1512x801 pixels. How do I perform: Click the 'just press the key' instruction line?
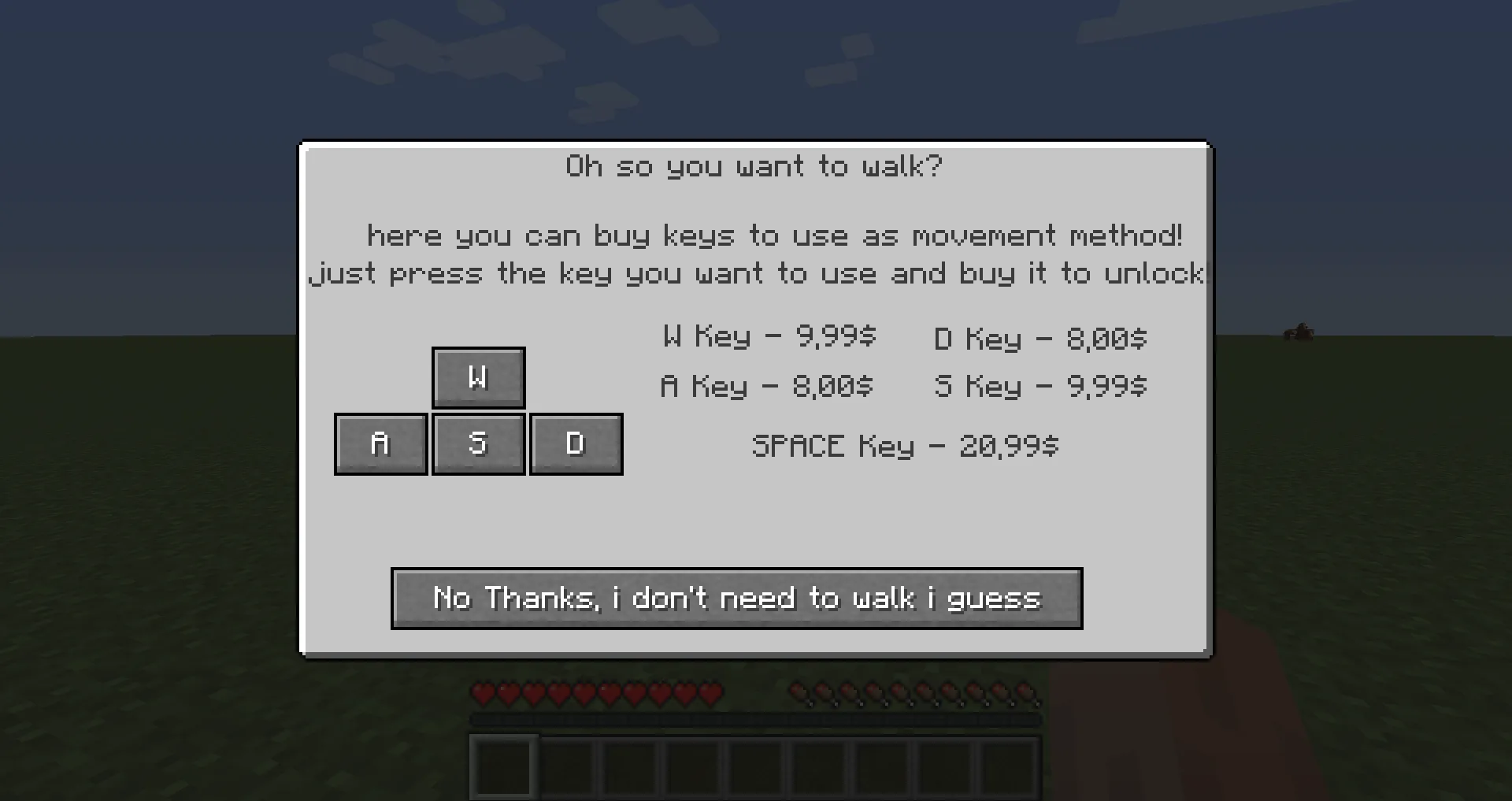tap(754, 273)
